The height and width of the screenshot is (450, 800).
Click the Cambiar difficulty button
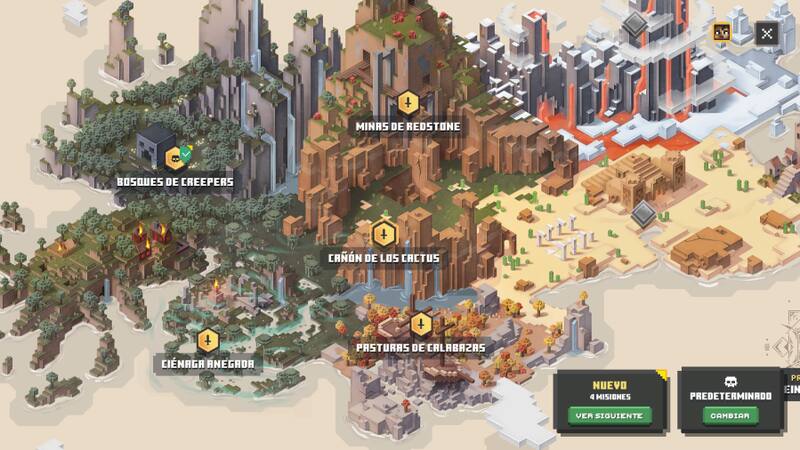729,415
